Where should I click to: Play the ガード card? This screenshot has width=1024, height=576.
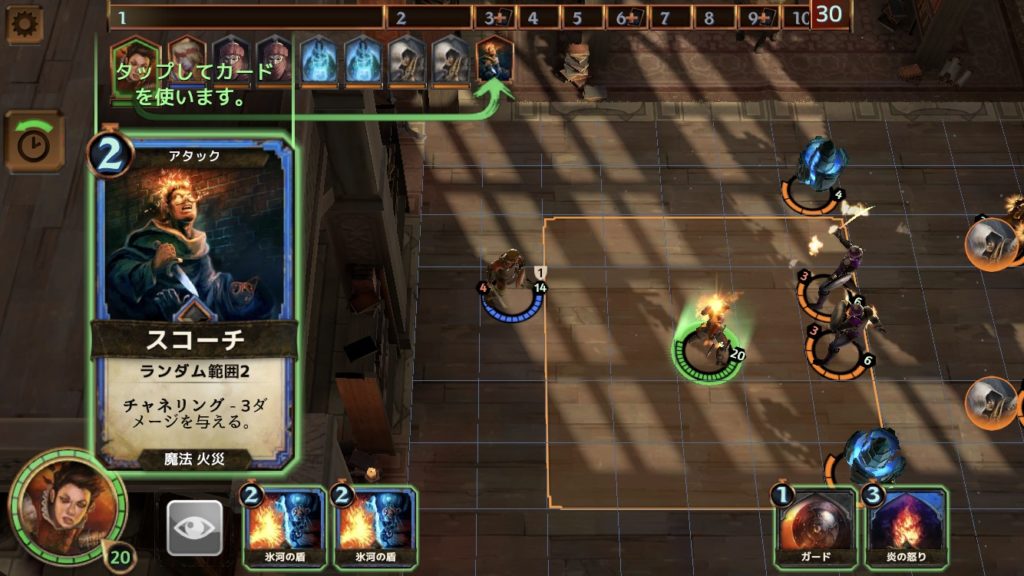click(814, 527)
